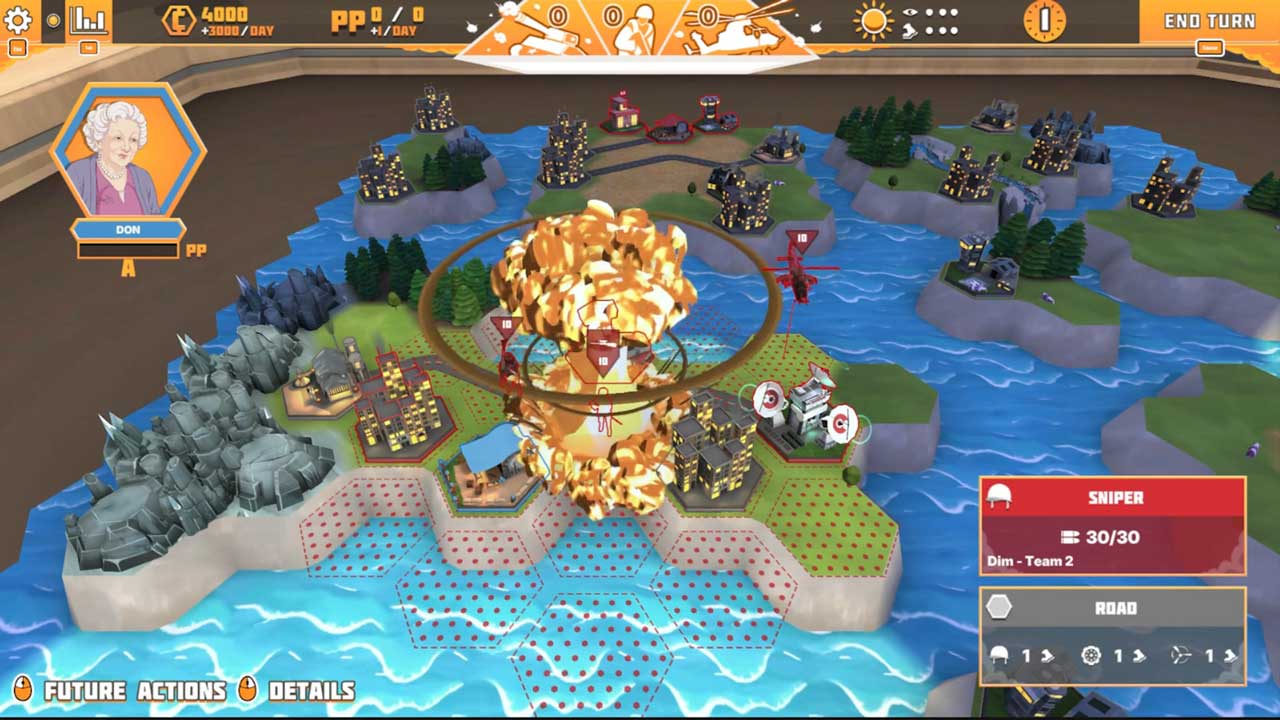Select commander Don's portrait
1280x720 pixels.
126,150
